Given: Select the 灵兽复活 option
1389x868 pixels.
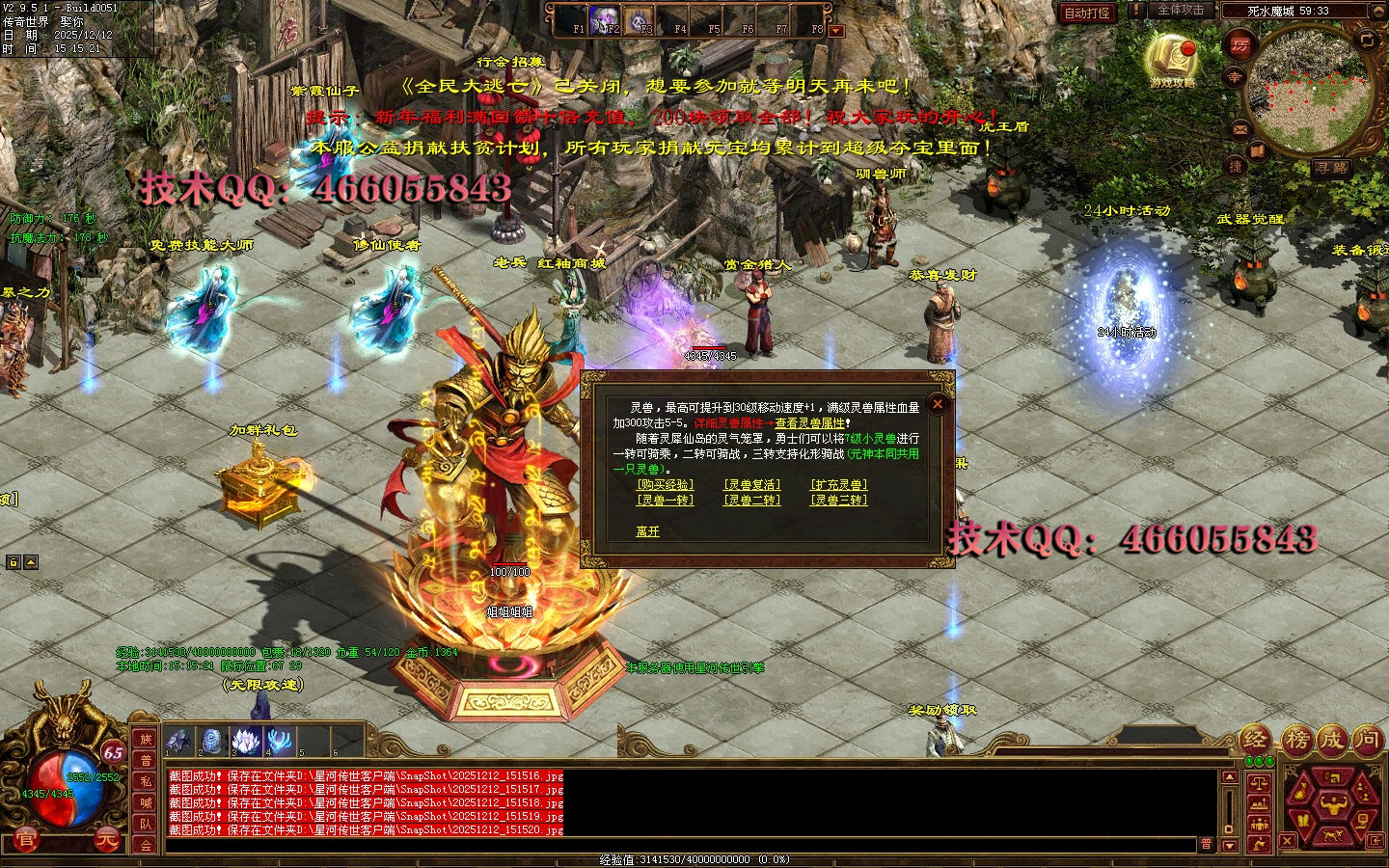Looking at the screenshot, I should pos(752,485).
